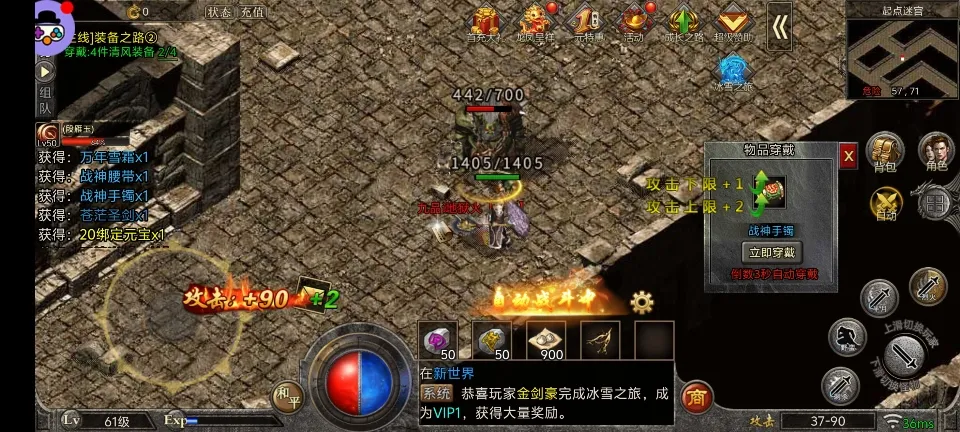Open the 活动 events menu
The image size is (960, 432).
634,24
